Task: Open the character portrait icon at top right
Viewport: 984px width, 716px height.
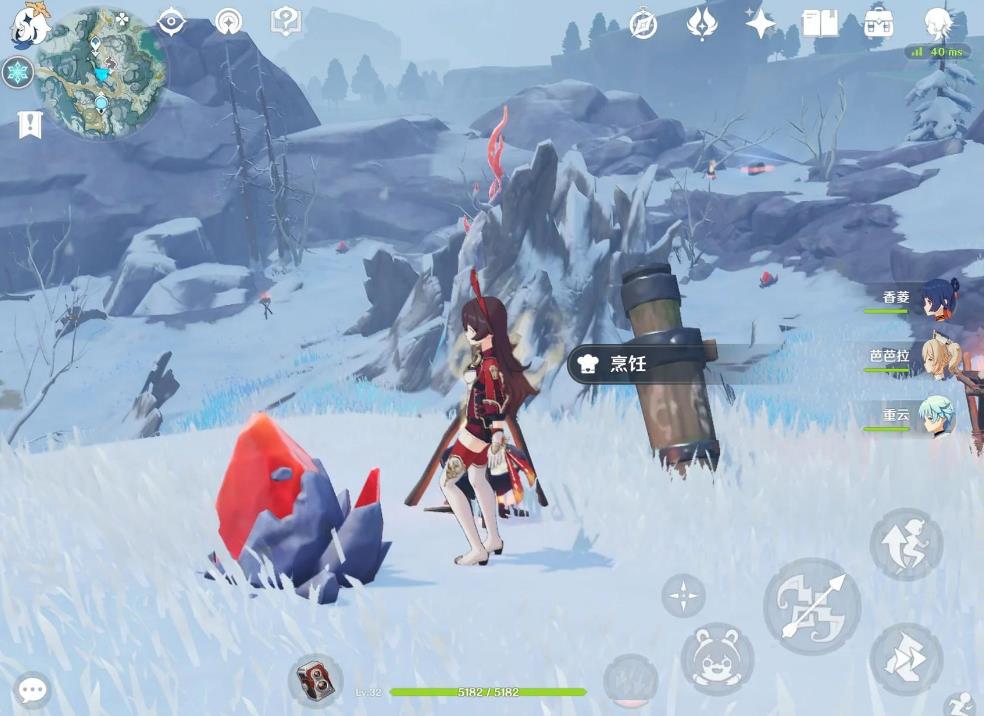Action: (938, 22)
